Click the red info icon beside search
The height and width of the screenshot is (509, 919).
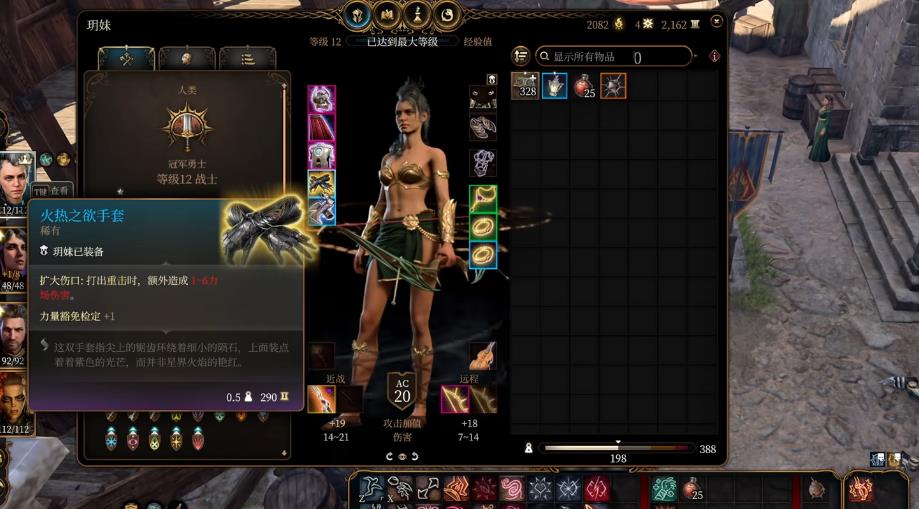(x=714, y=57)
